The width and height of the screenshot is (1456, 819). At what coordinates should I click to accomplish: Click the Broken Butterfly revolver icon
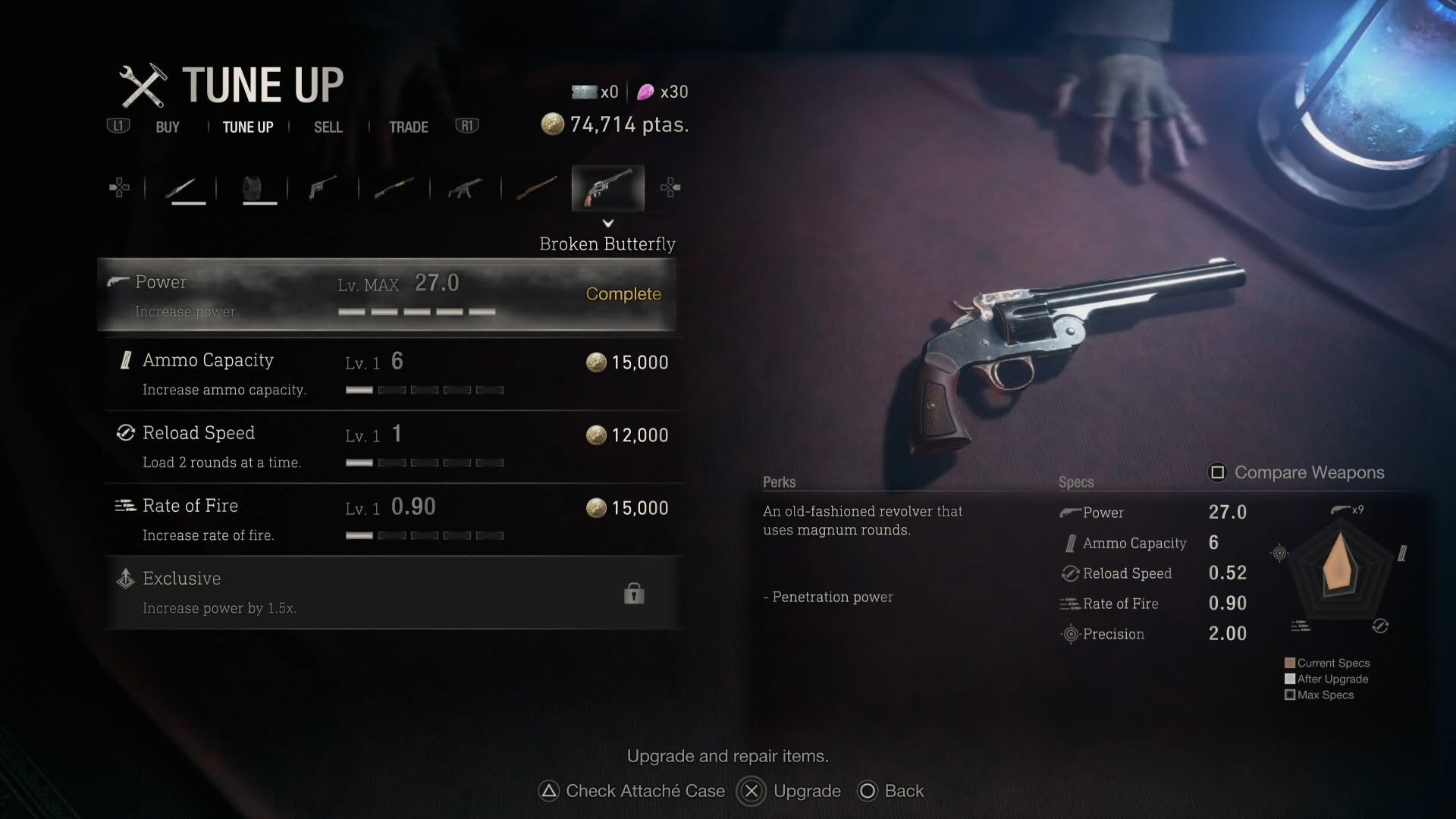click(x=607, y=187)
